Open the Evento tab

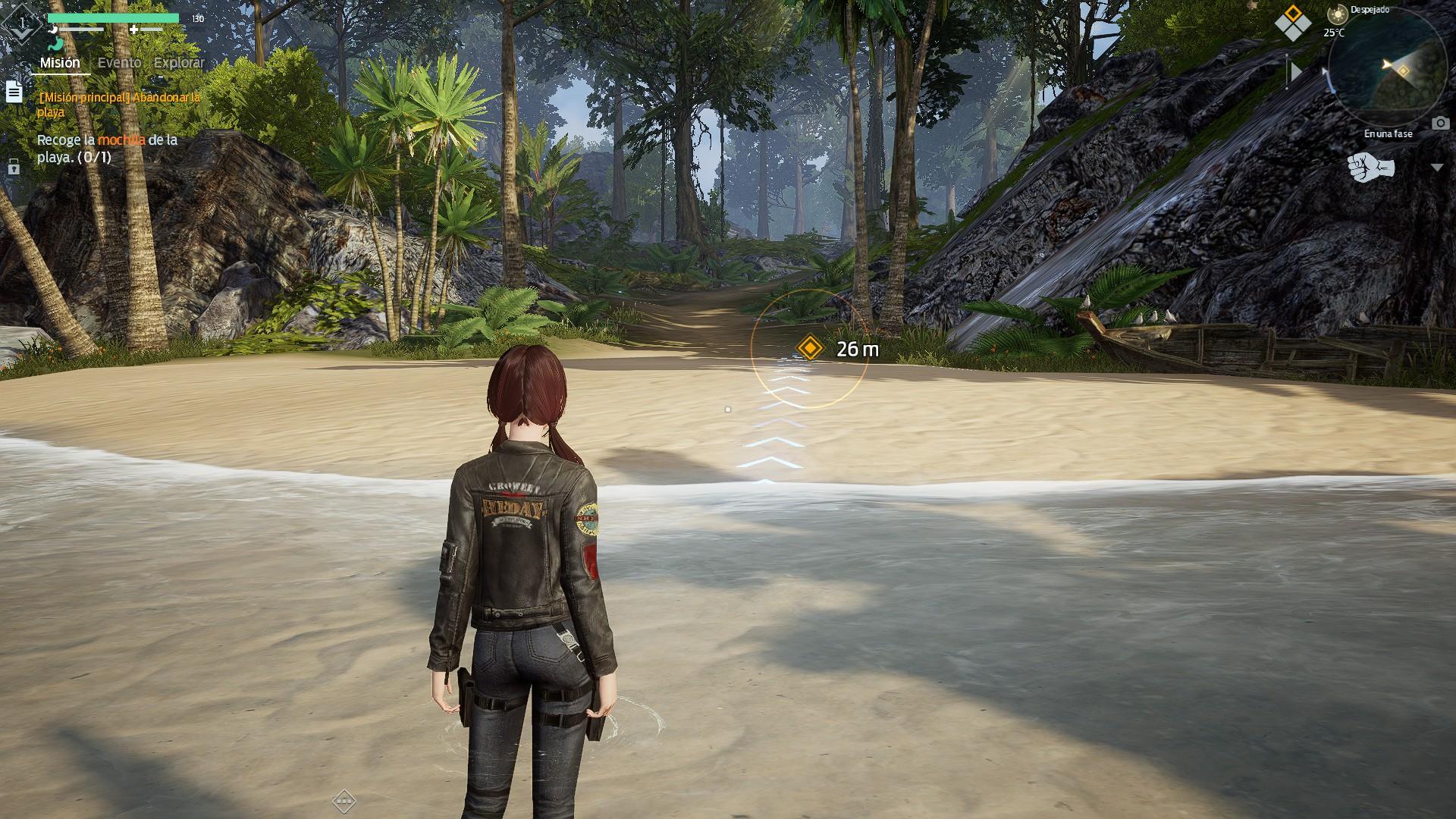click(119, 63)
